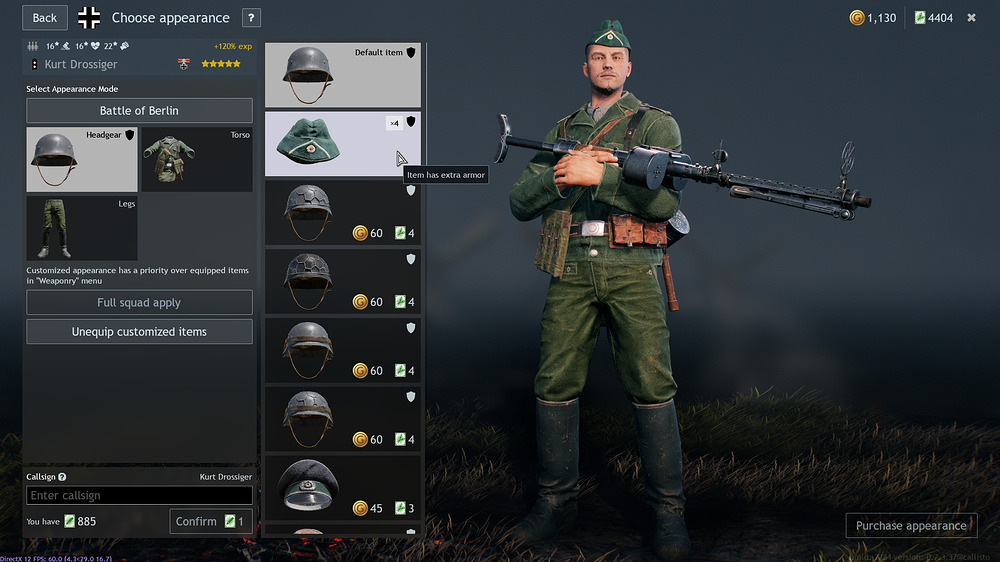Choose the Default item steel helmet
The width and height of the screenshot is (1000, 562).
pyautogui.click(x=342, y=75)
